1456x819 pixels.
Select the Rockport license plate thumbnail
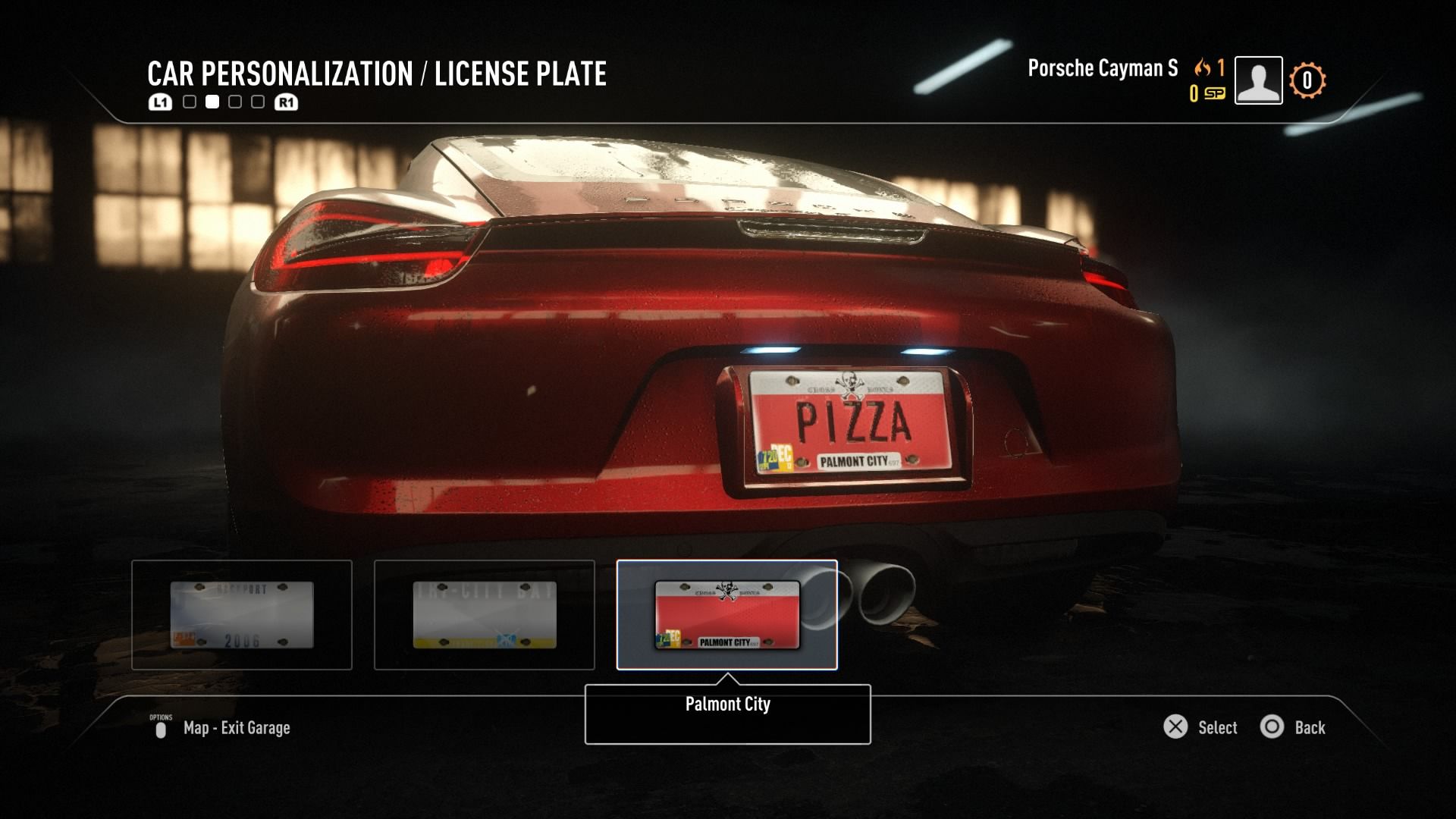coord(242,615)
